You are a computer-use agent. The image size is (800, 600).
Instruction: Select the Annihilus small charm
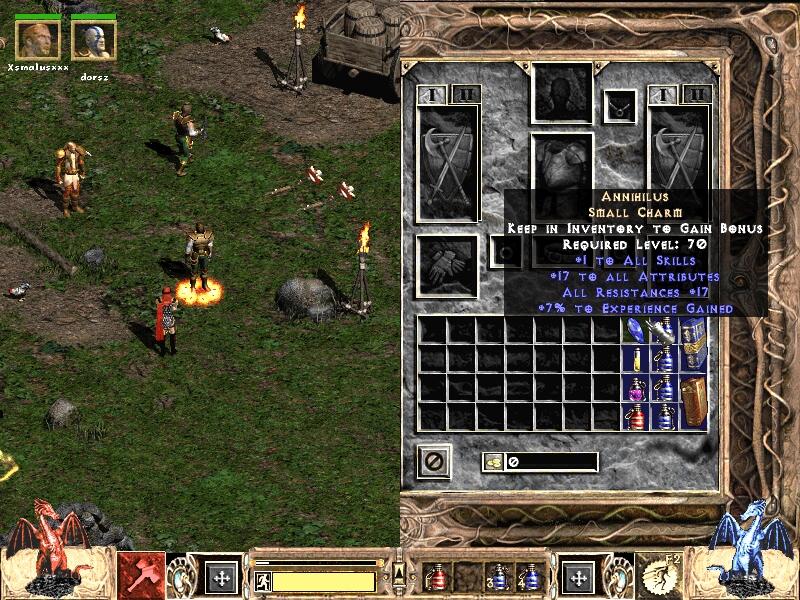636,329
